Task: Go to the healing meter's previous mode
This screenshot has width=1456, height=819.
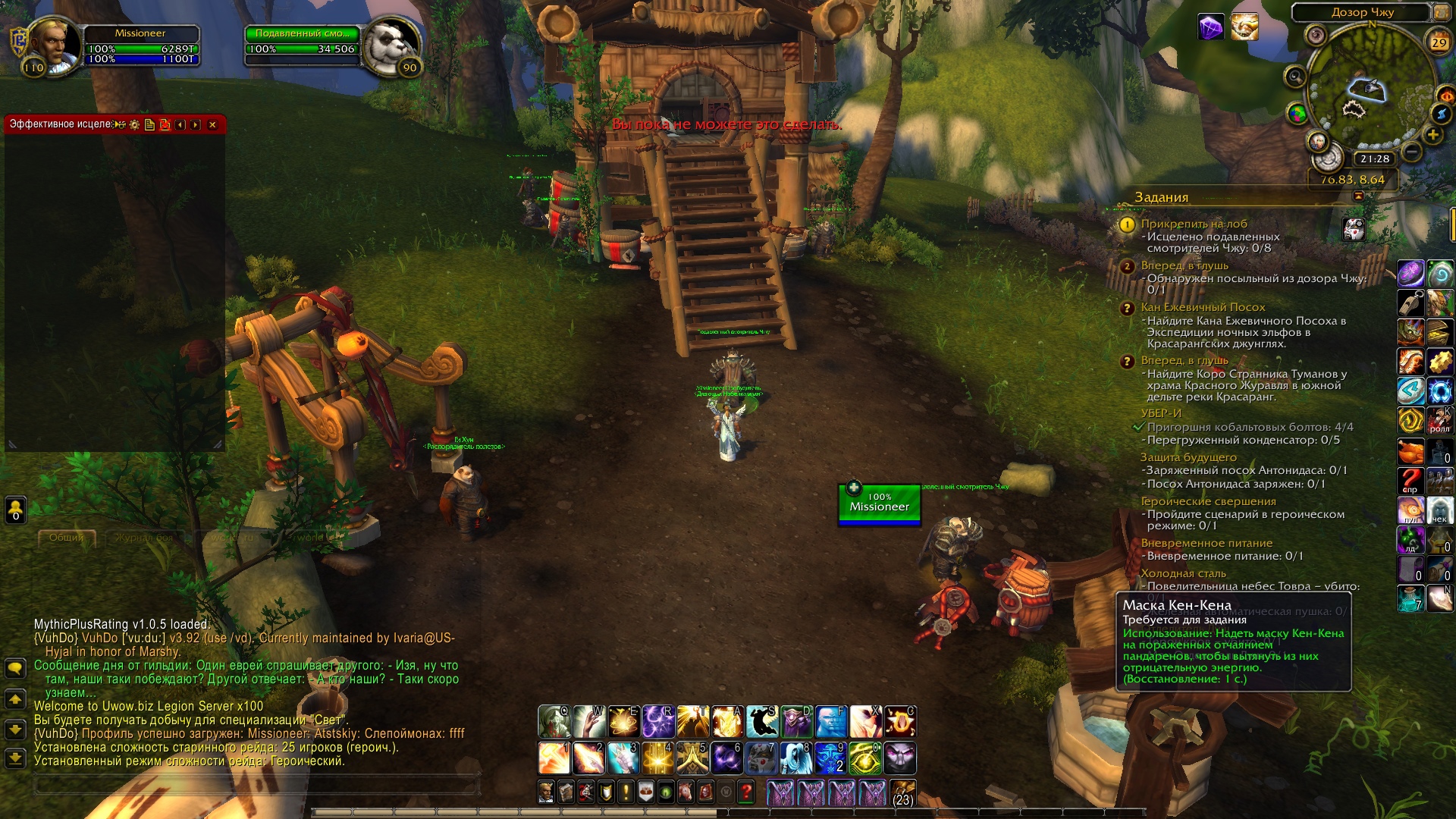Action: pyautogui.click(x=180, y=125)
